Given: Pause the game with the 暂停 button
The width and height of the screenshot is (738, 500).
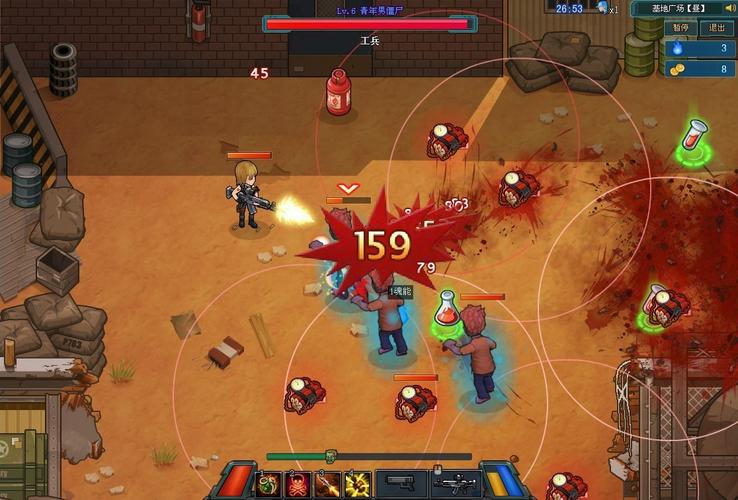Looking at the screenshot, I should point(681,28).
